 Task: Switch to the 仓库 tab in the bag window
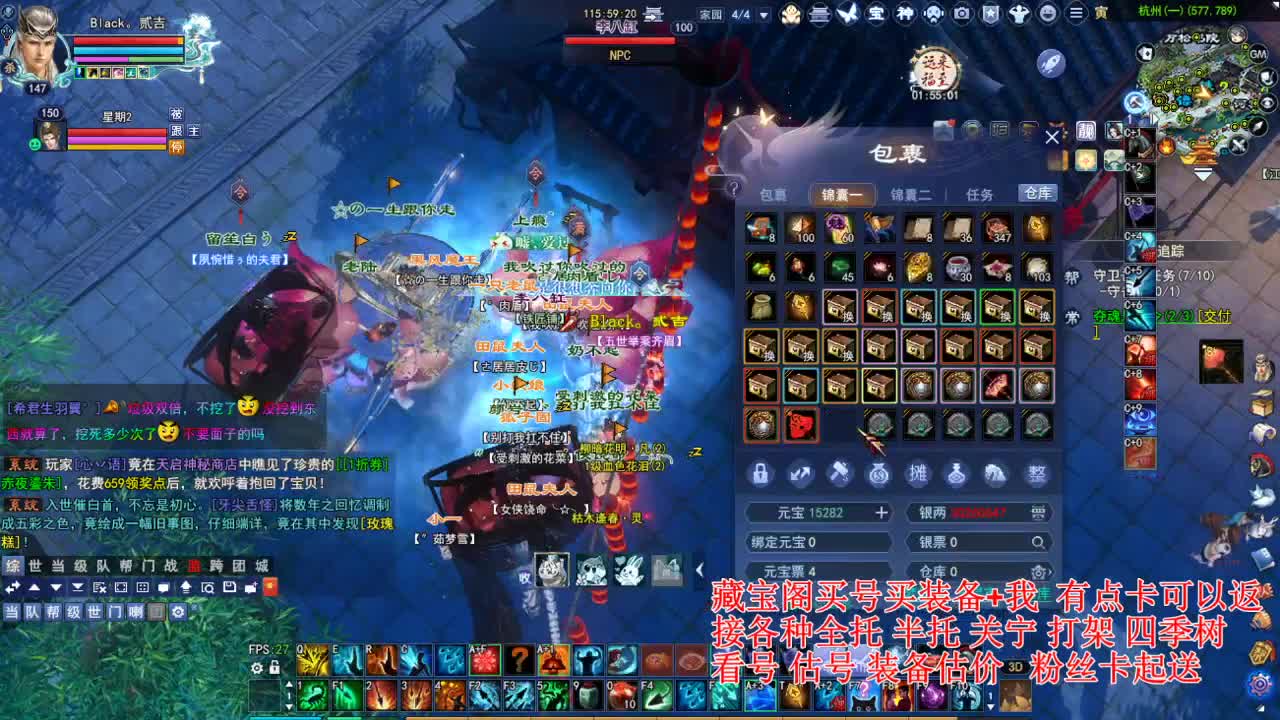(x=1036, y=193)
